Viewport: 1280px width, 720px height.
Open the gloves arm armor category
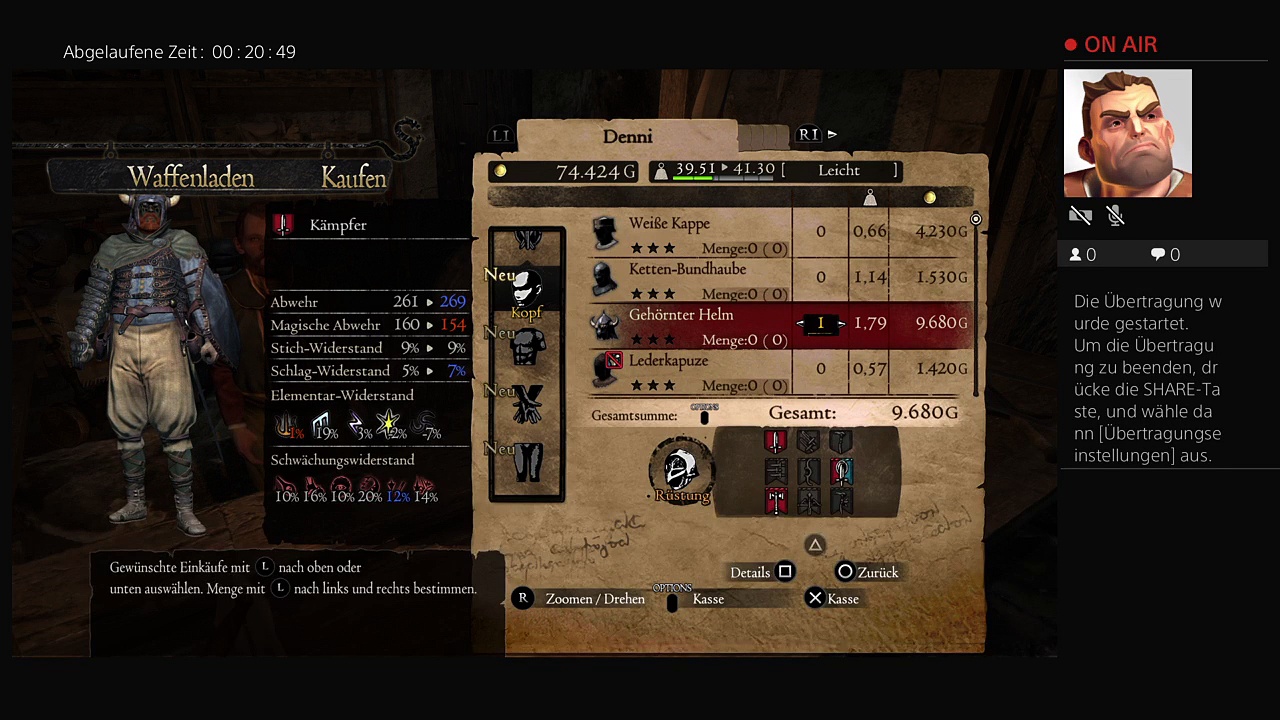527,405
